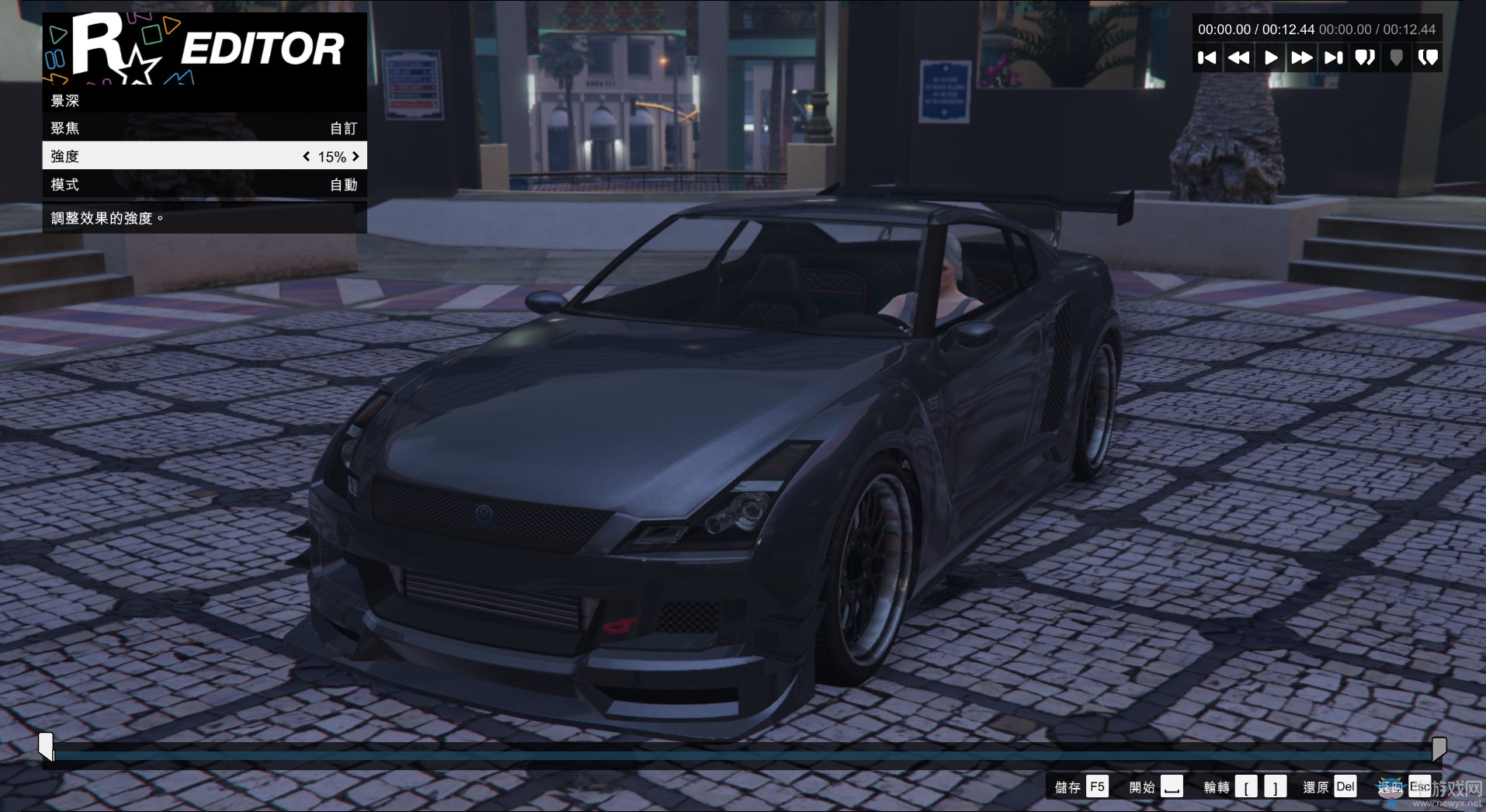Select the previous marker icon
This screenshot has height=812, width=1486.
1429,57
